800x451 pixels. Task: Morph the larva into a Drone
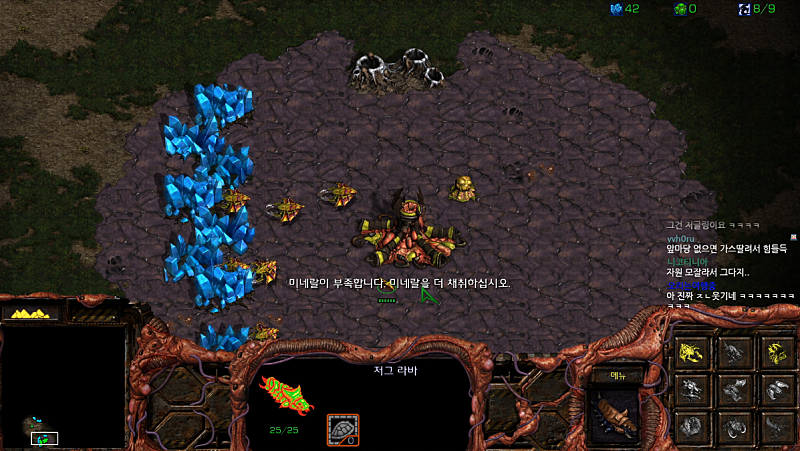point(692,351)
